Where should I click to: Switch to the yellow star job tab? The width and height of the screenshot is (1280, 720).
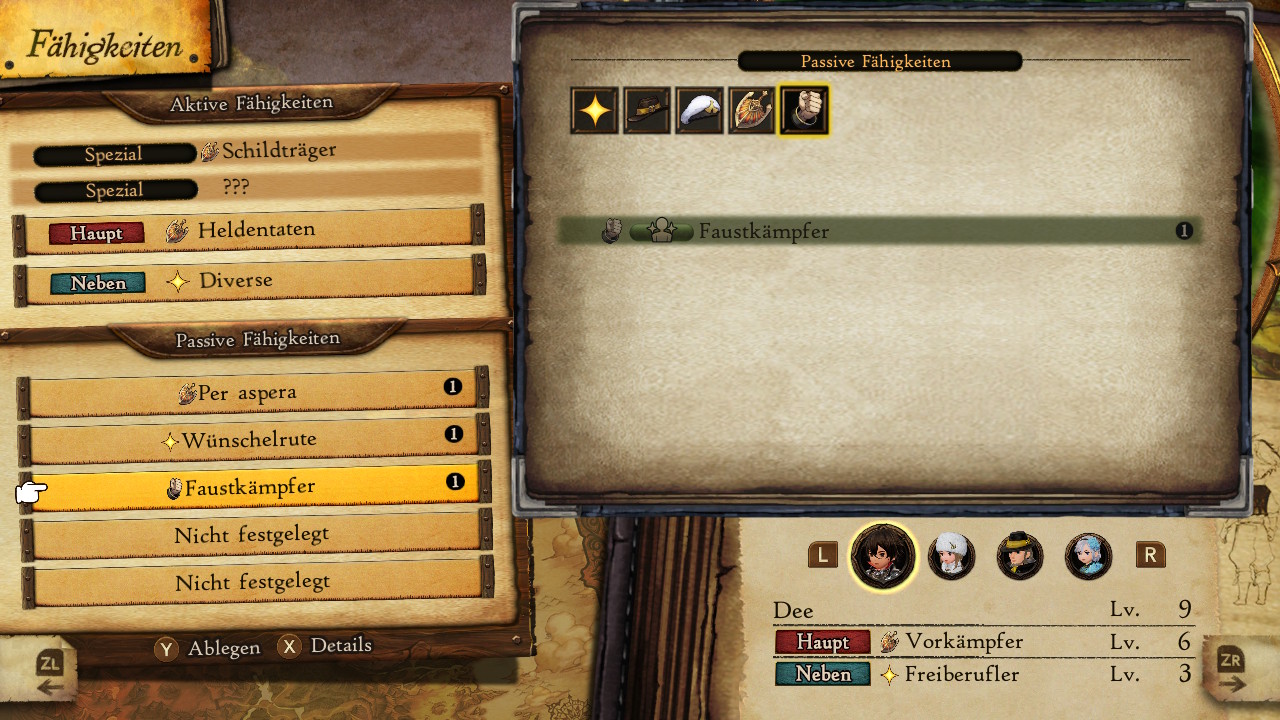pyautogui.click(x=595, y=110)
